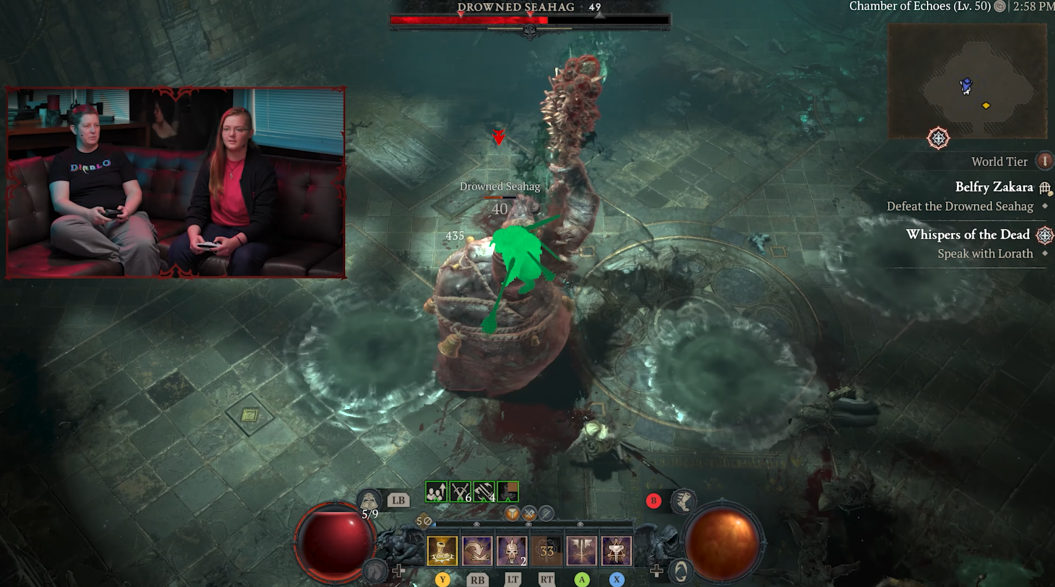Use the double-axe skill
The width and height of the screenshot is (1055, 587).
582,551
